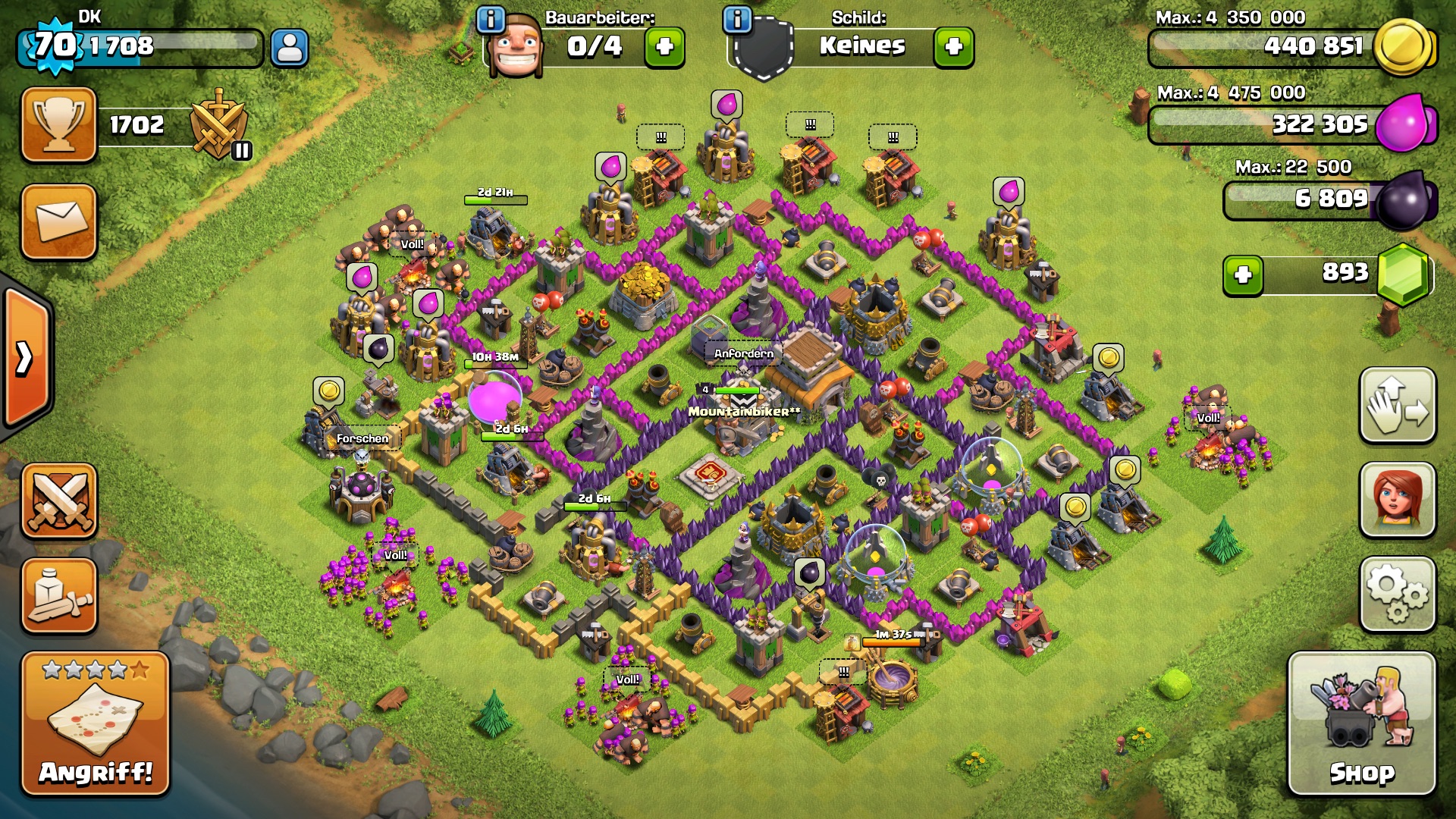Add a builder with green plus

[x=664, y=47]
